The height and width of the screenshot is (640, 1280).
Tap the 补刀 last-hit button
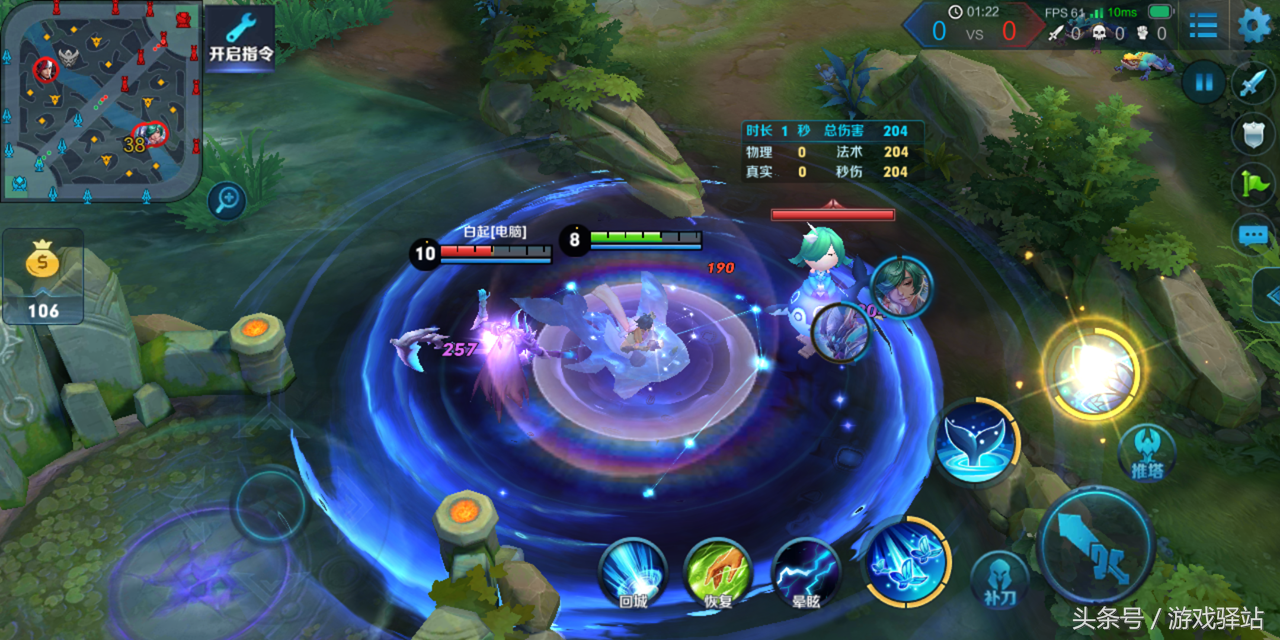point(999,580)
